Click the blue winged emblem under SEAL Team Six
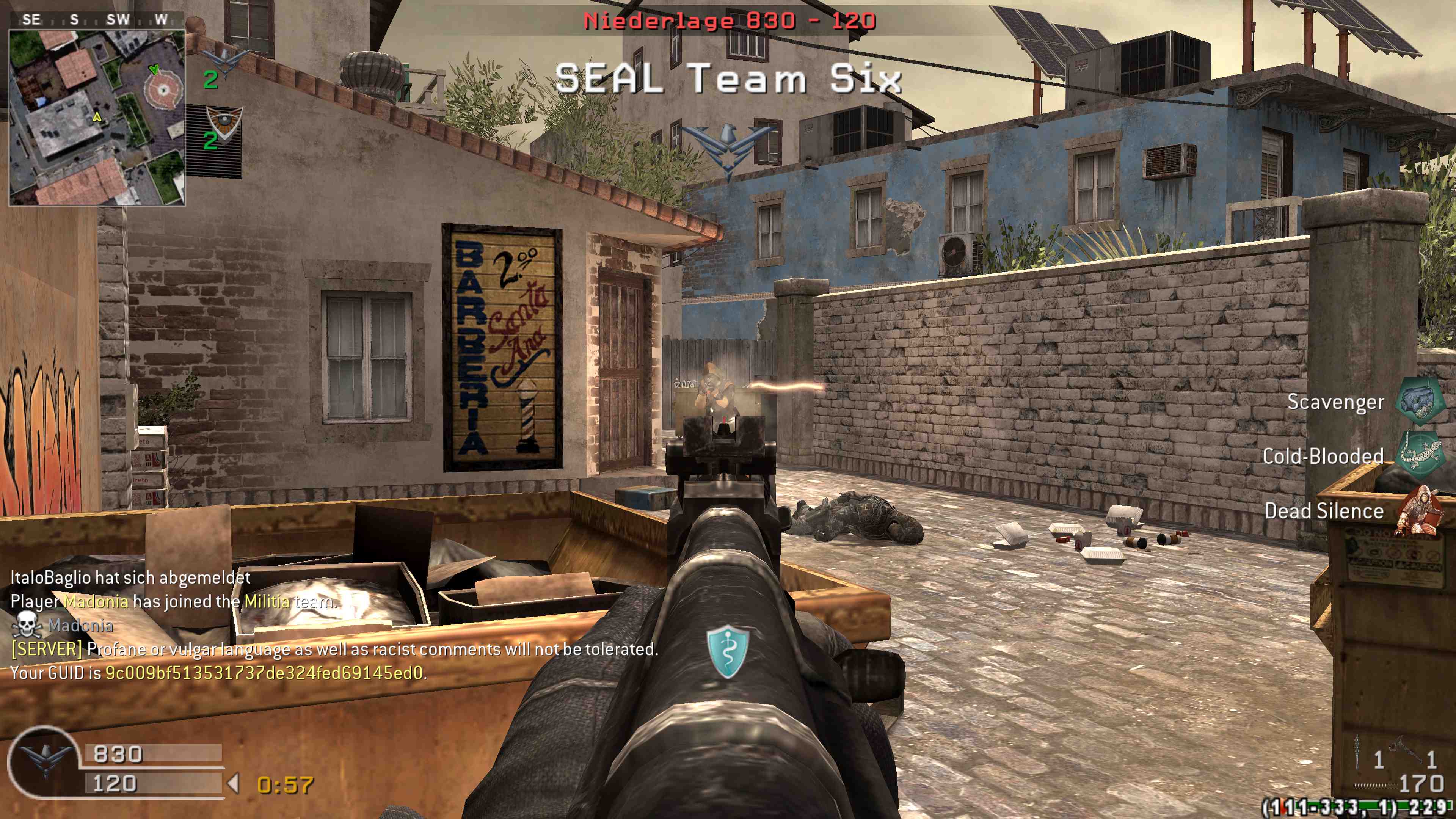The image size is (1456, 819). 728,148
